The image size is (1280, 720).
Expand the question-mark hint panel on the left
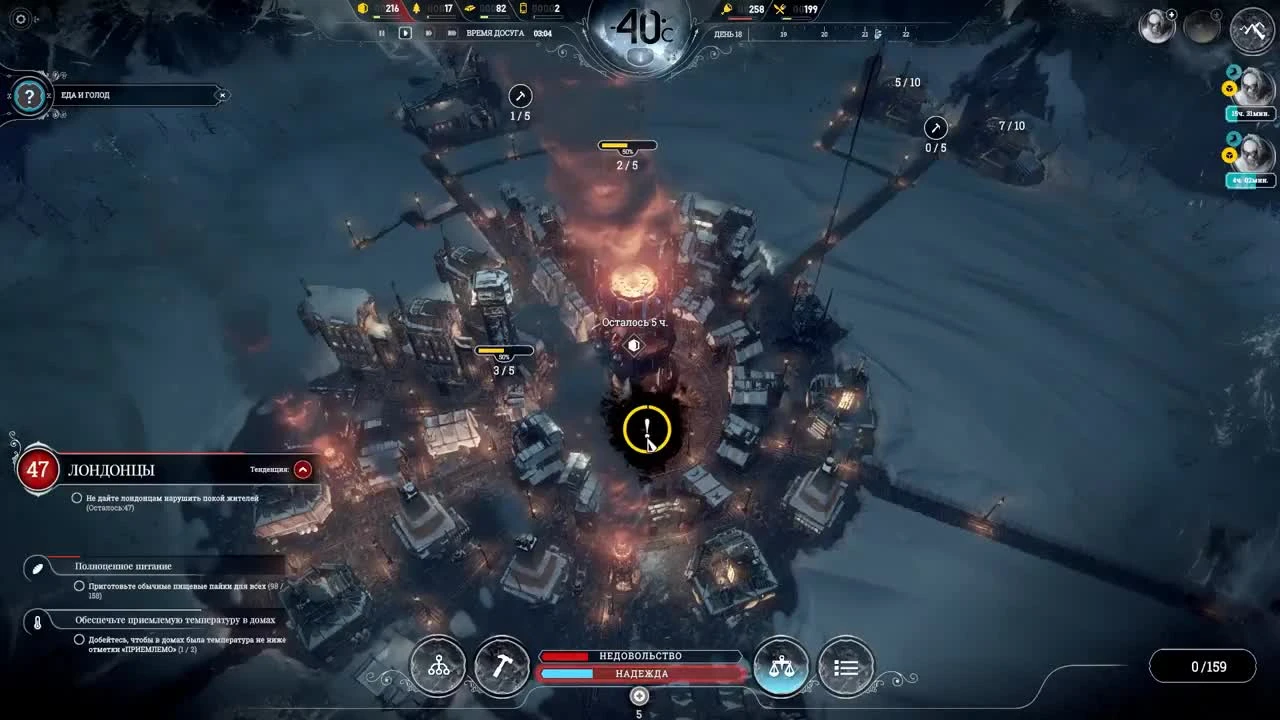pyautogui.click(x=30, y=96)
